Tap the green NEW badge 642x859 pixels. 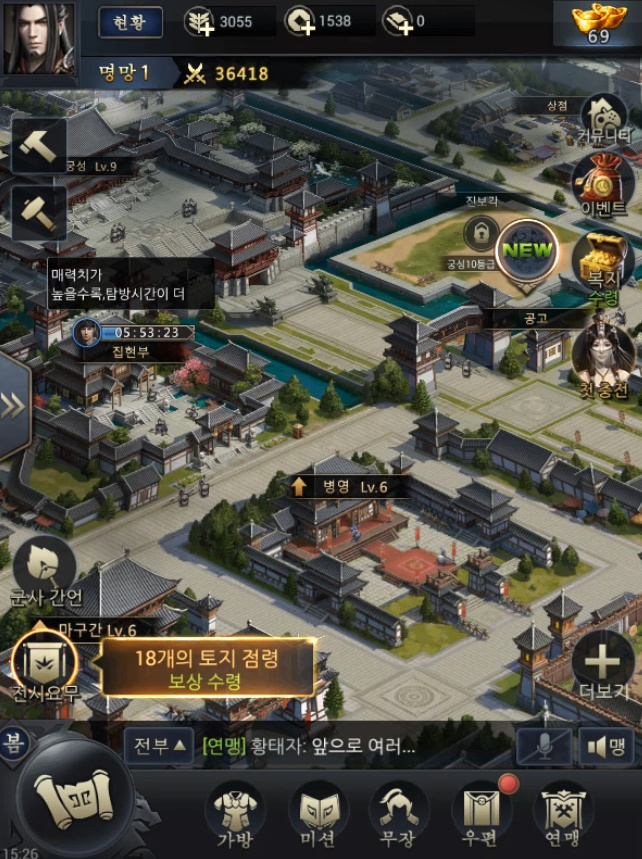pos(528,251)
